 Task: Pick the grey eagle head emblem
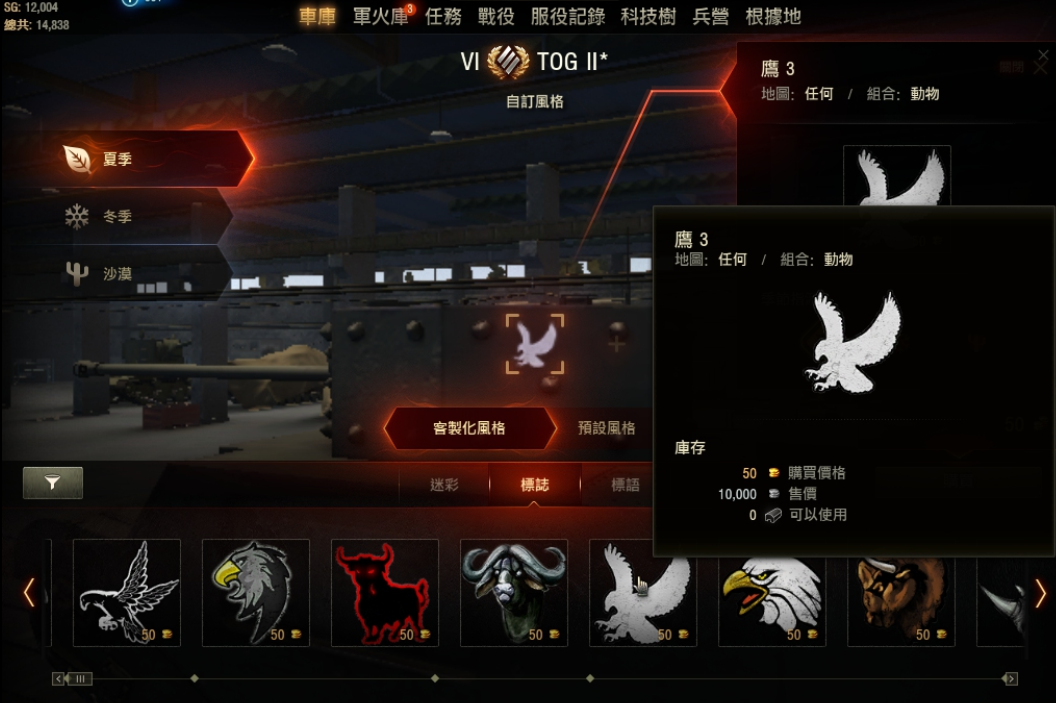[x=255, y=592]
